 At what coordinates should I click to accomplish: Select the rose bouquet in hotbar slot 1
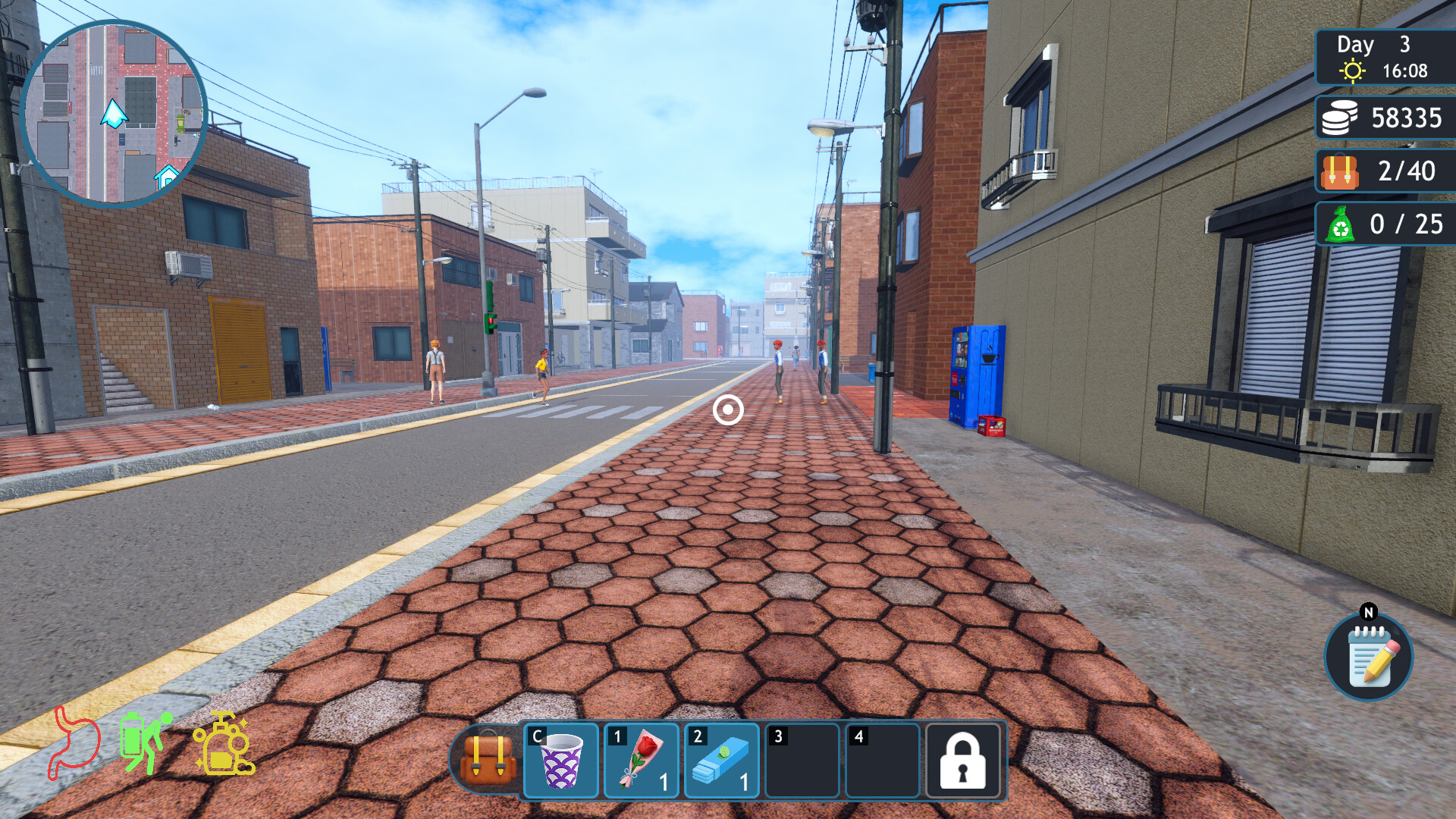point(641,761)
